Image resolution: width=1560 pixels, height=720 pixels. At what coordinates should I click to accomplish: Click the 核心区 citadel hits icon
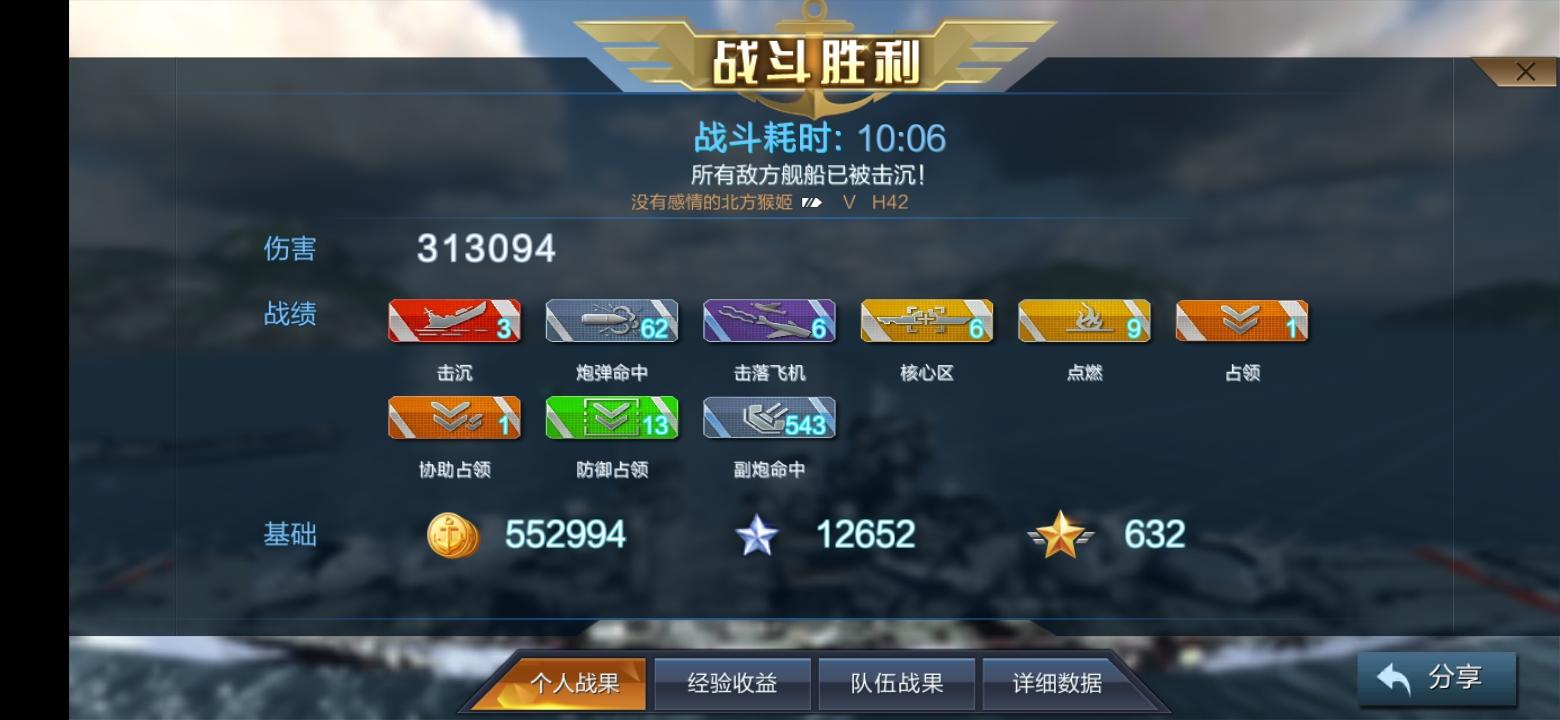(925, 320)
